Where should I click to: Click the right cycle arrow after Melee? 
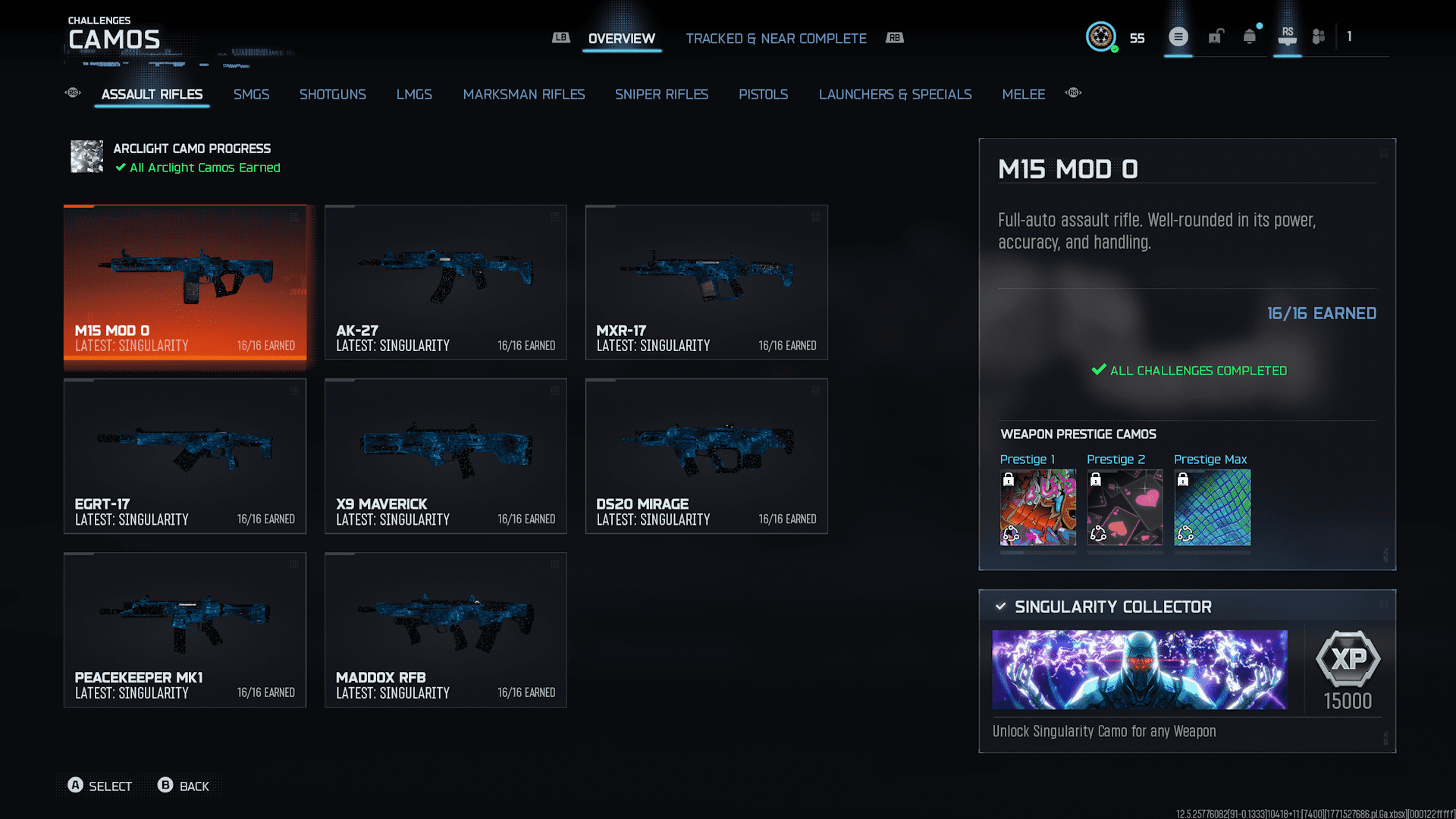[1073, 92]
